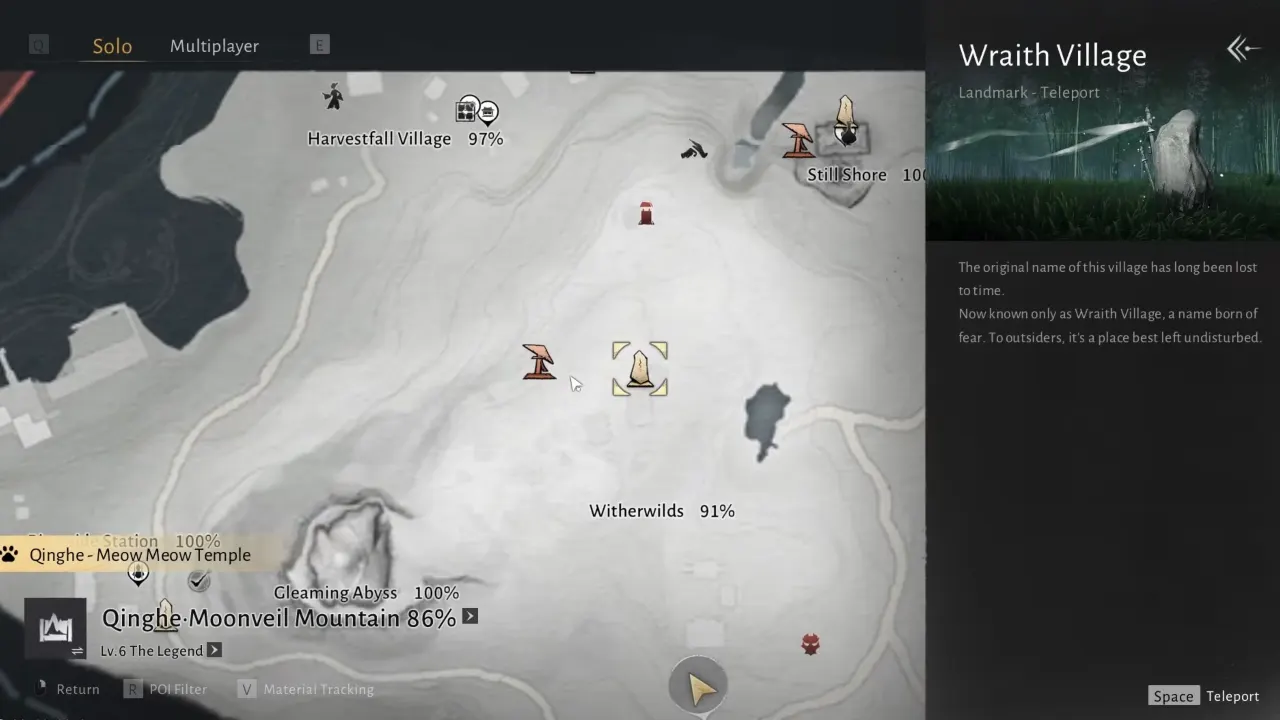Screen dimensions: 1280x720
Task: Select the red lantern shrine icon
Action: tap(645, 212)
